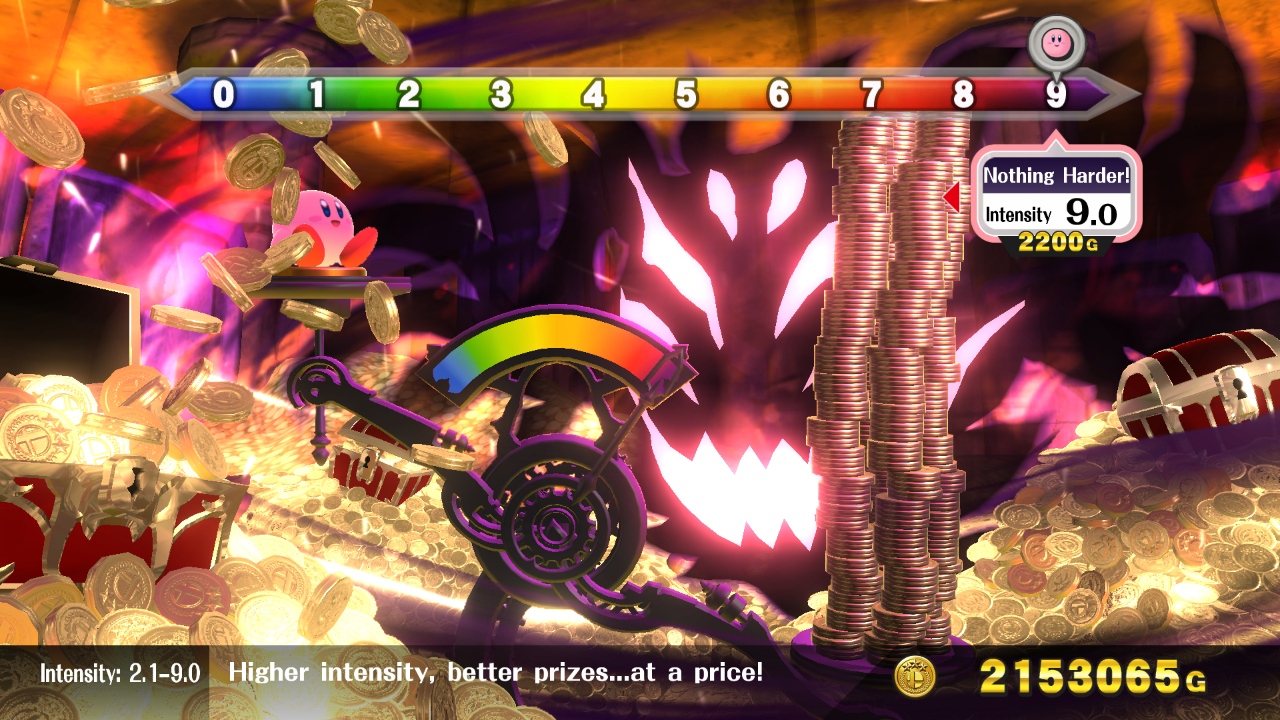Pick intensity 3 on the rainbow bar

(x=501, y=95)
